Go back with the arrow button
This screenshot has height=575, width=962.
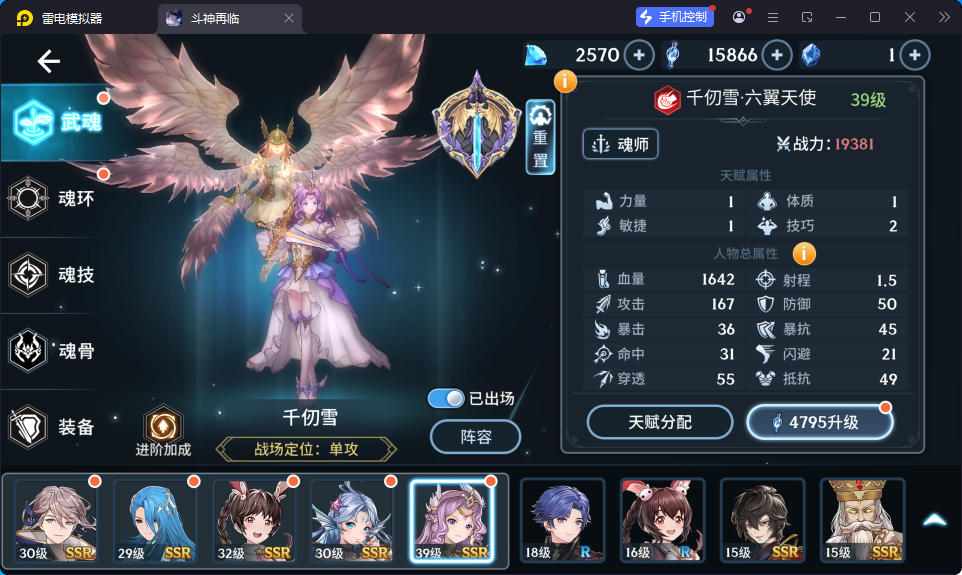pos(48,62)
